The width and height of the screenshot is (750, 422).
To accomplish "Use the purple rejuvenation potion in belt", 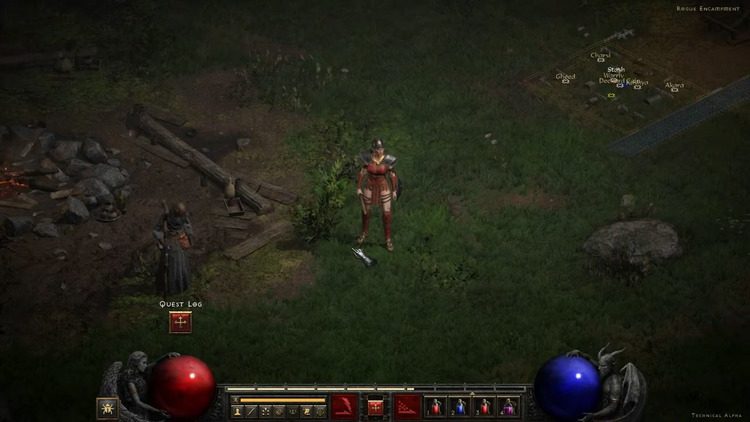I will pyautogui.click(x=508, y=406).
